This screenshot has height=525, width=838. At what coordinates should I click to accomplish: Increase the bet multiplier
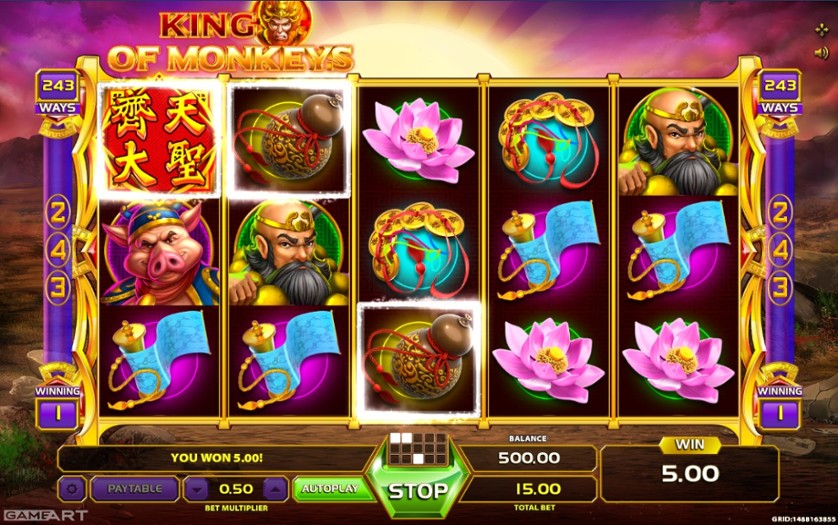click(273, 489)
